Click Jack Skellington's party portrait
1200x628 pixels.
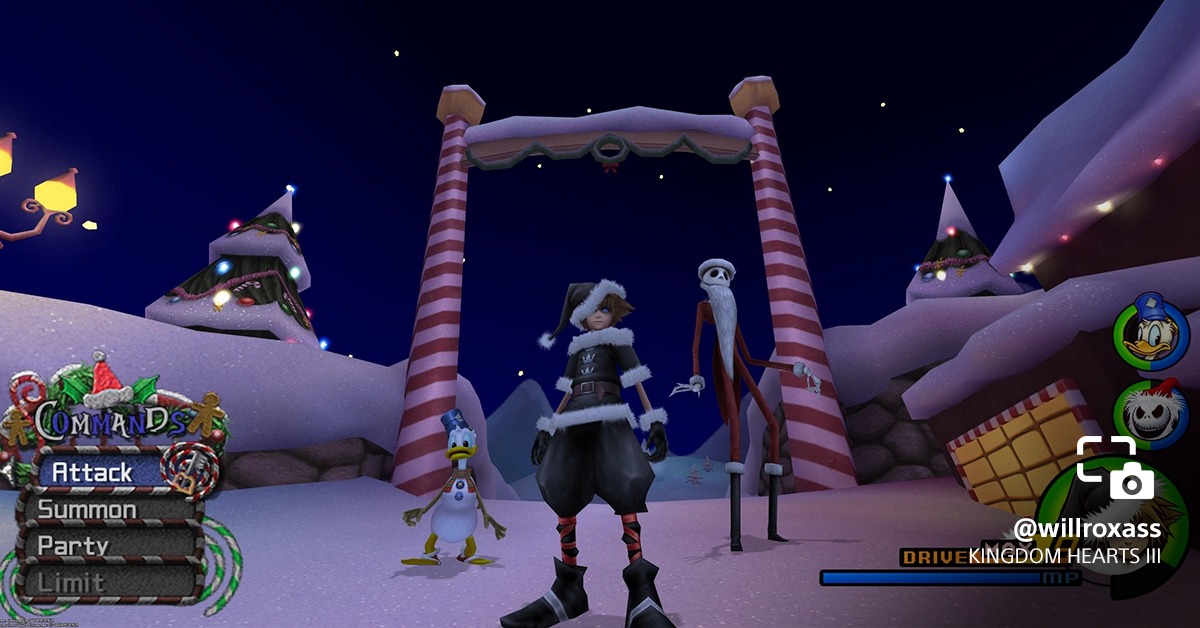coord(1152,414)
